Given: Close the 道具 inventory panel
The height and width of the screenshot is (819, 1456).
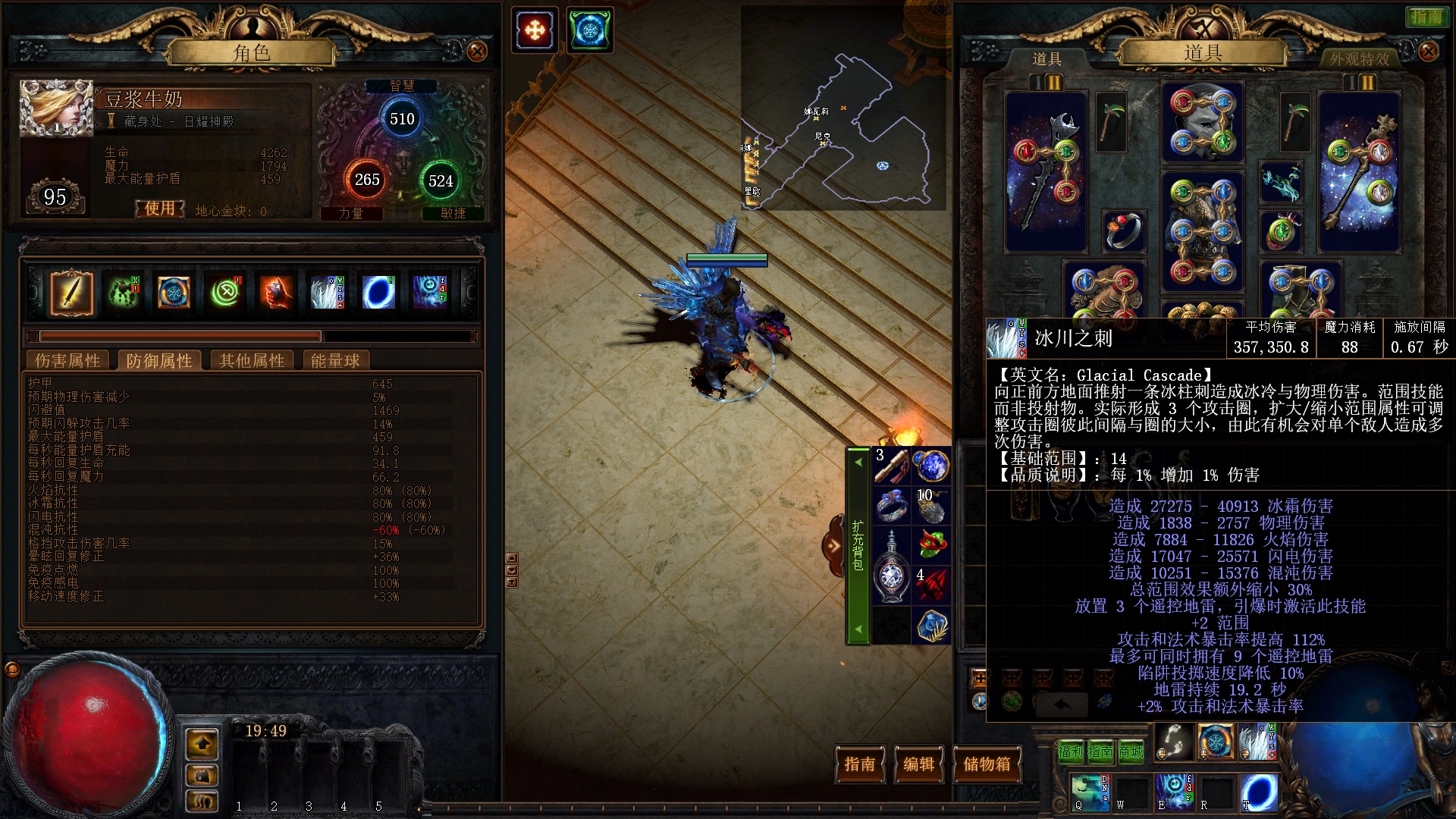Looking at the screenshot, I should click(x=1428, y=52).
